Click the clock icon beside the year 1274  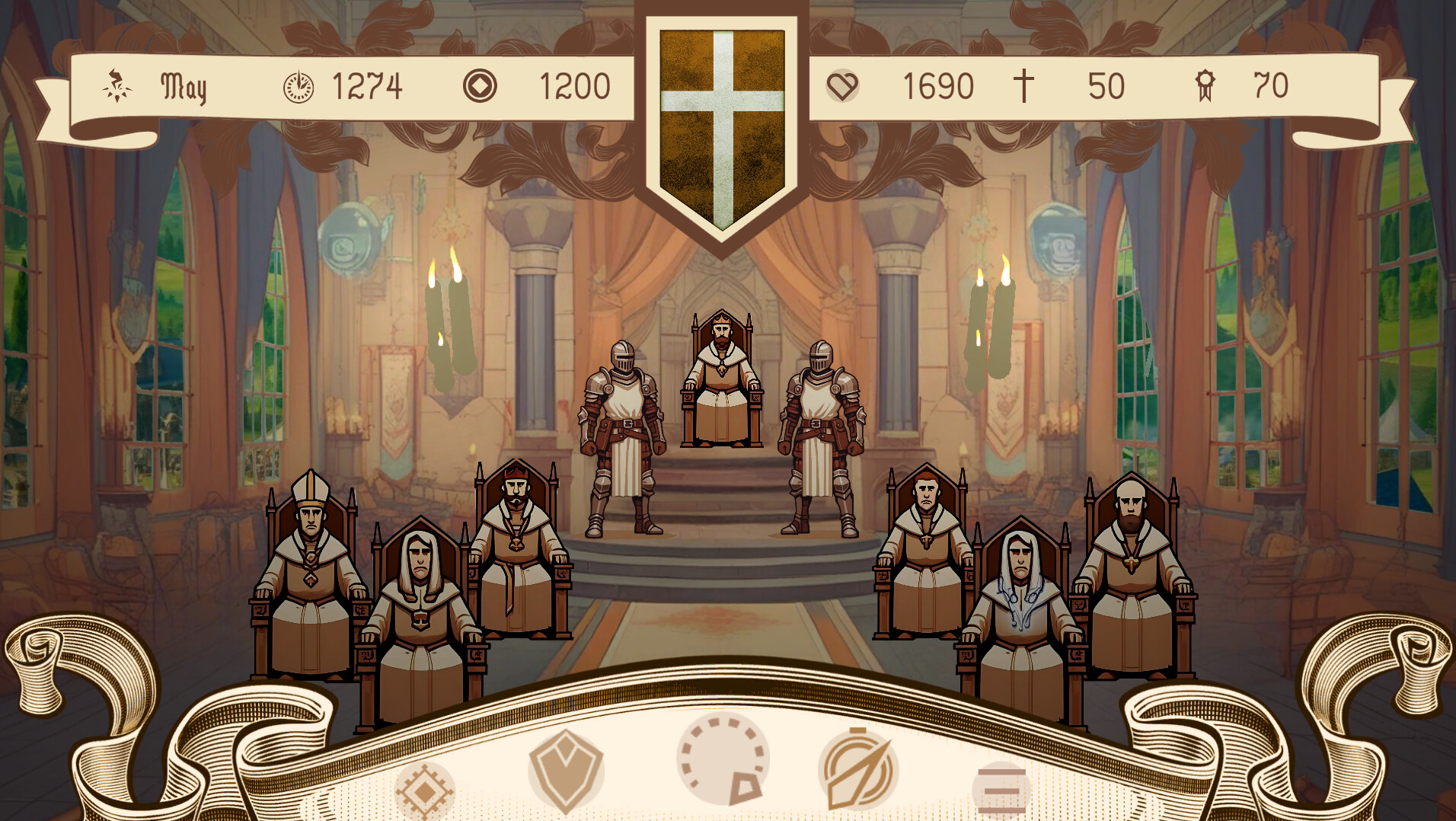click(x=299, y=86)
